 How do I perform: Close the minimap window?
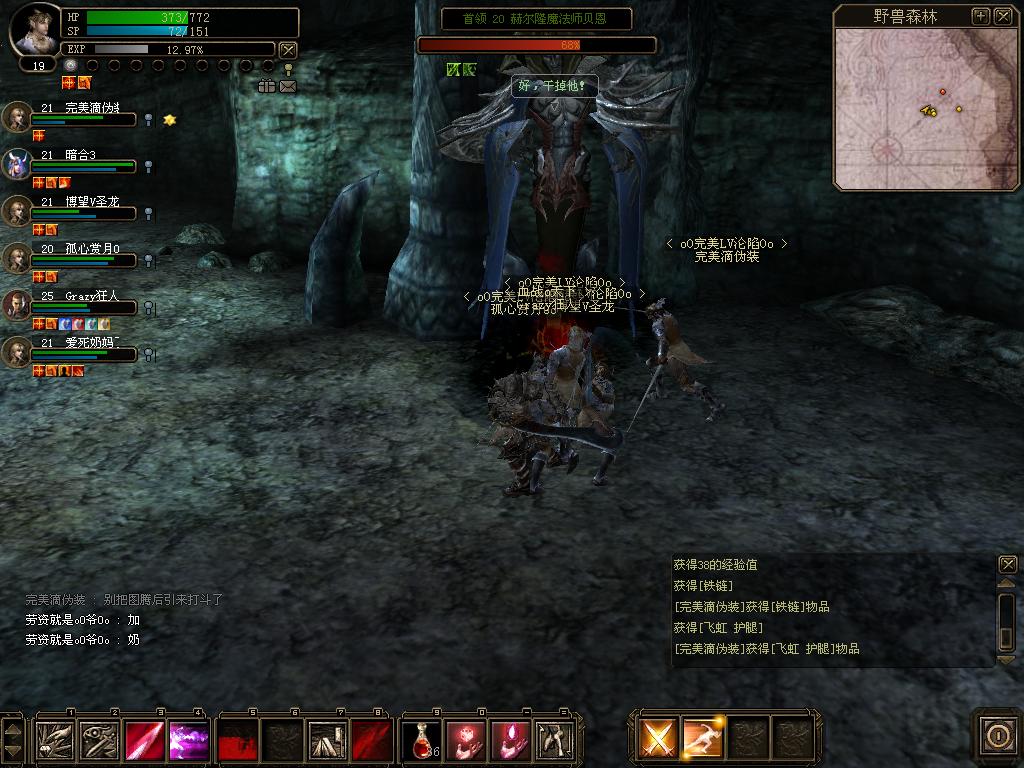(x=1003, y=16)
